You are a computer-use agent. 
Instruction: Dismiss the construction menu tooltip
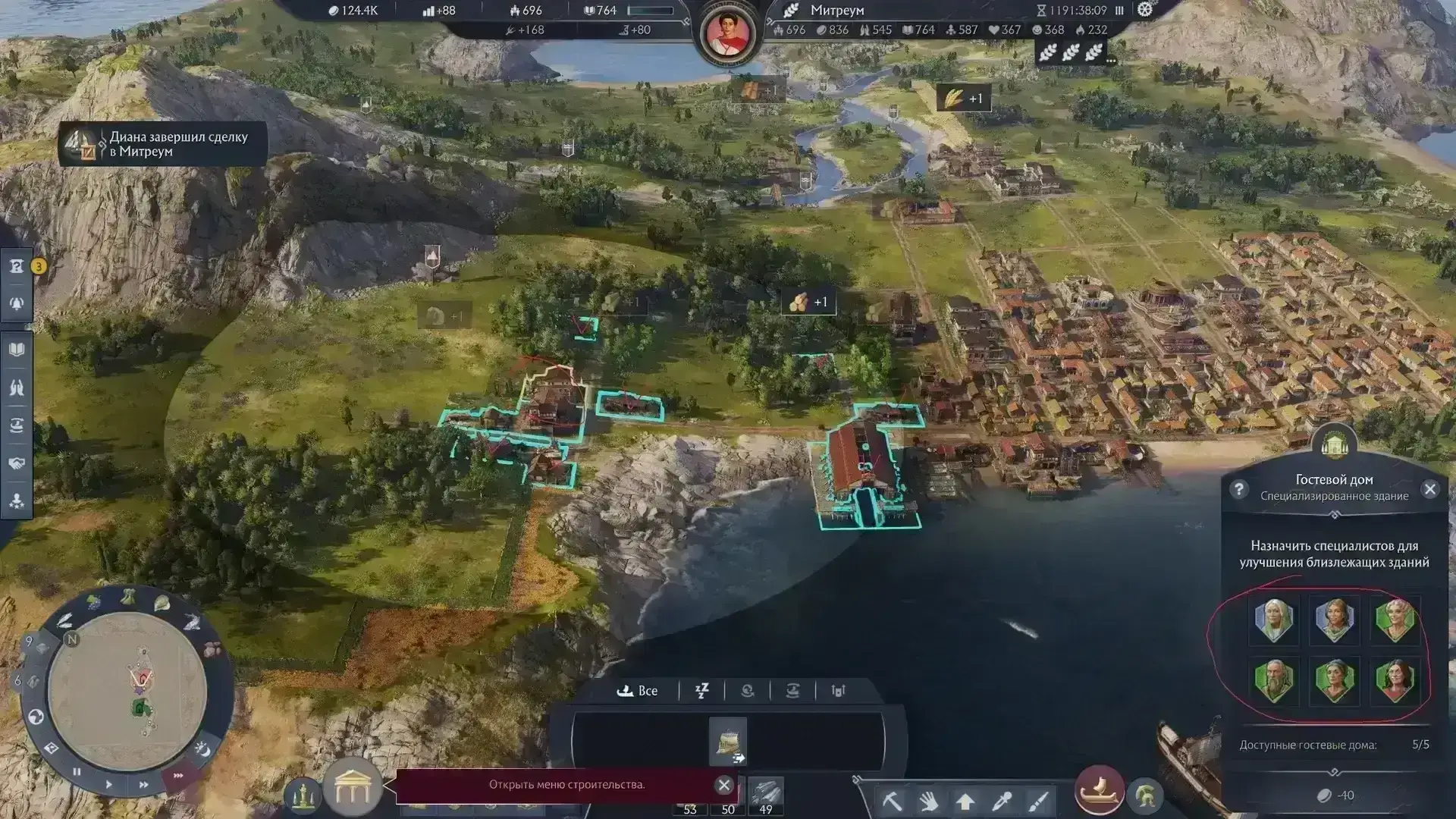724,785
